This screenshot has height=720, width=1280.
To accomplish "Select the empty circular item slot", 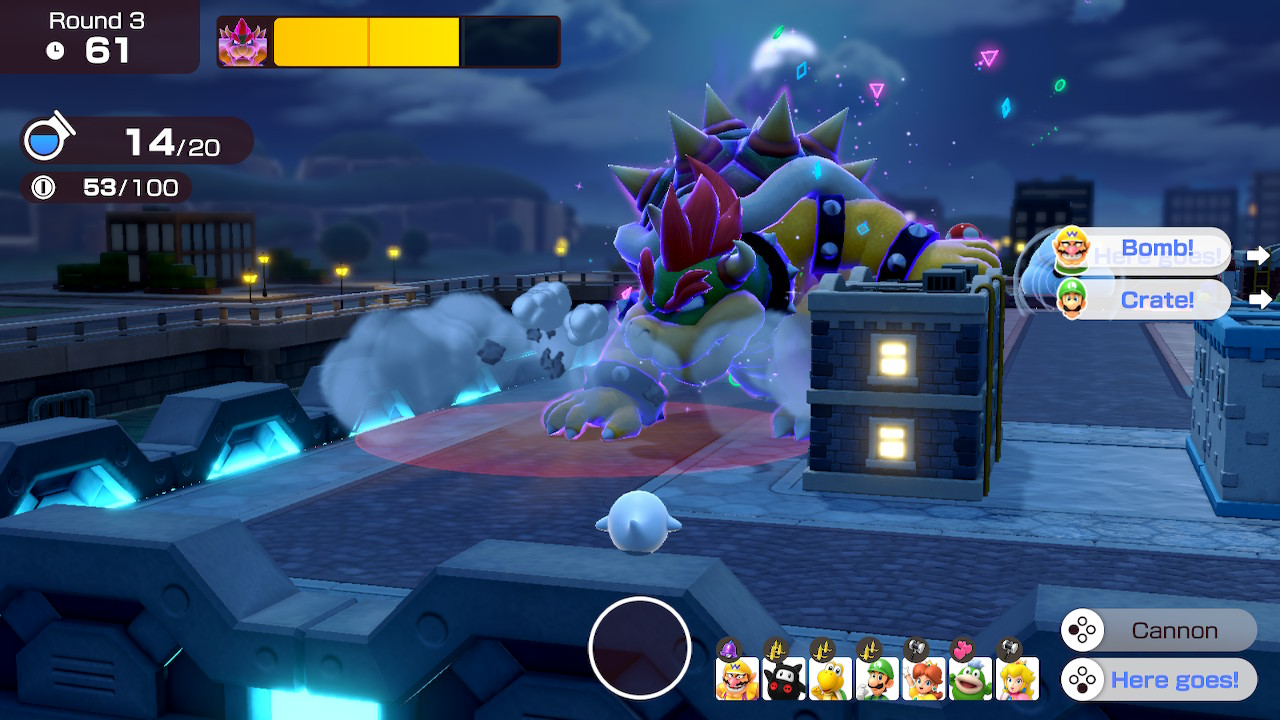I will (x=640, y=648).
